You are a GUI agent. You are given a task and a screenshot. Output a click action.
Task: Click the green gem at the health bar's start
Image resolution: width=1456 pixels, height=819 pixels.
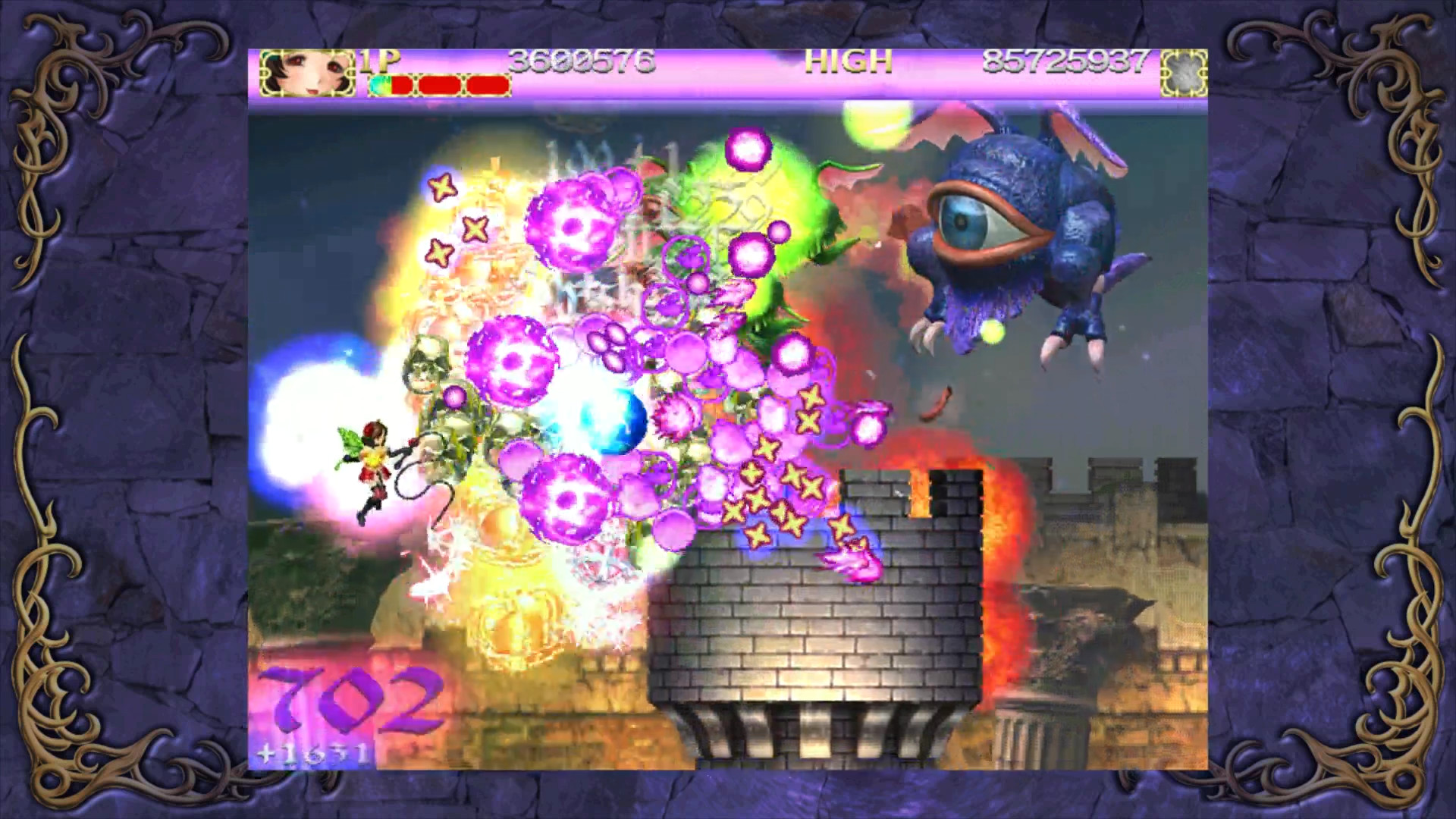tap(381, 85)
